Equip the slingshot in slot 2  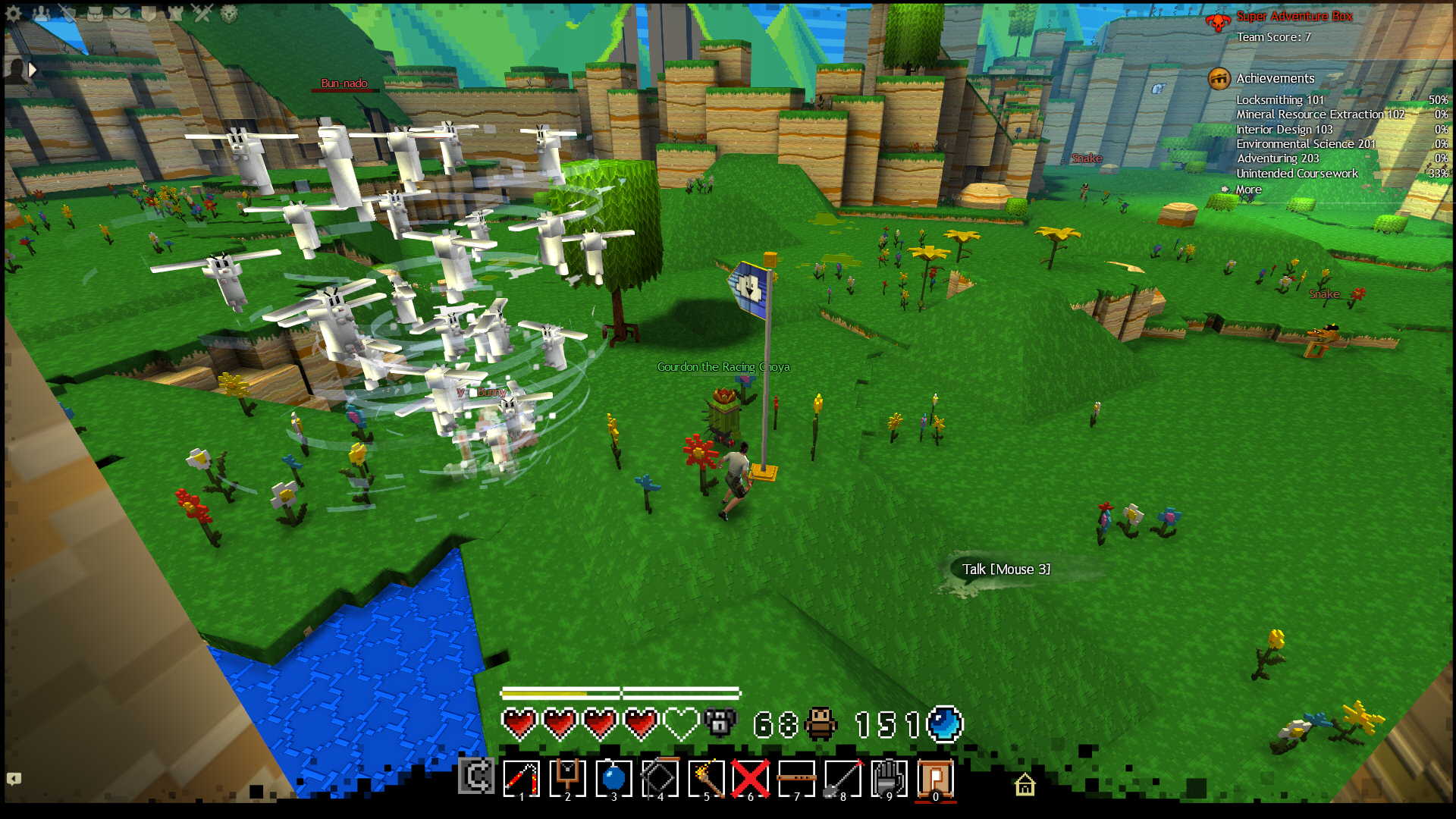tap(567, 778)
